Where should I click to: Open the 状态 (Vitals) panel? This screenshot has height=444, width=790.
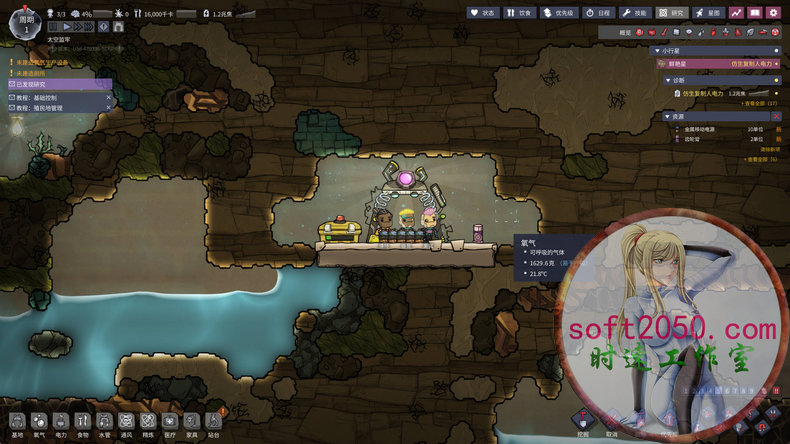coord(482,13)
